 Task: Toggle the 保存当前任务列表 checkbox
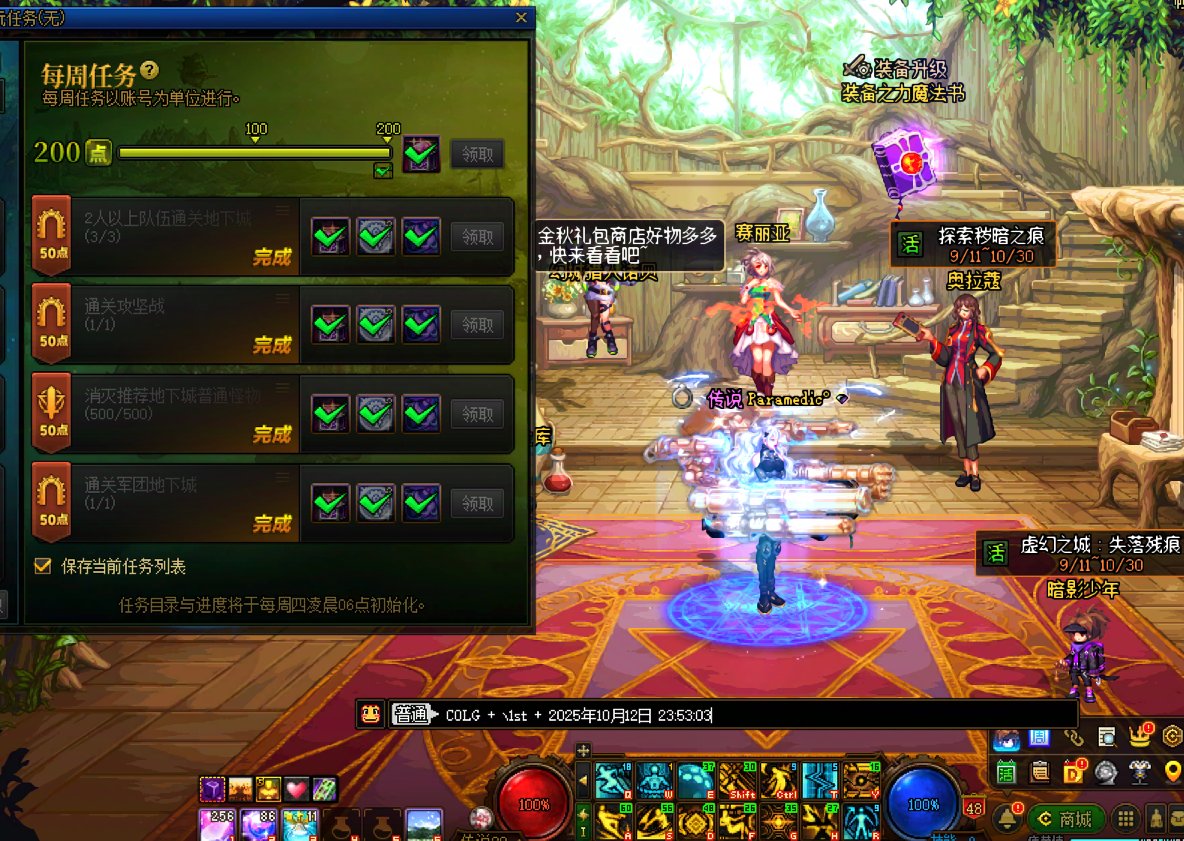pyautogui.click(x=43, y=566)
